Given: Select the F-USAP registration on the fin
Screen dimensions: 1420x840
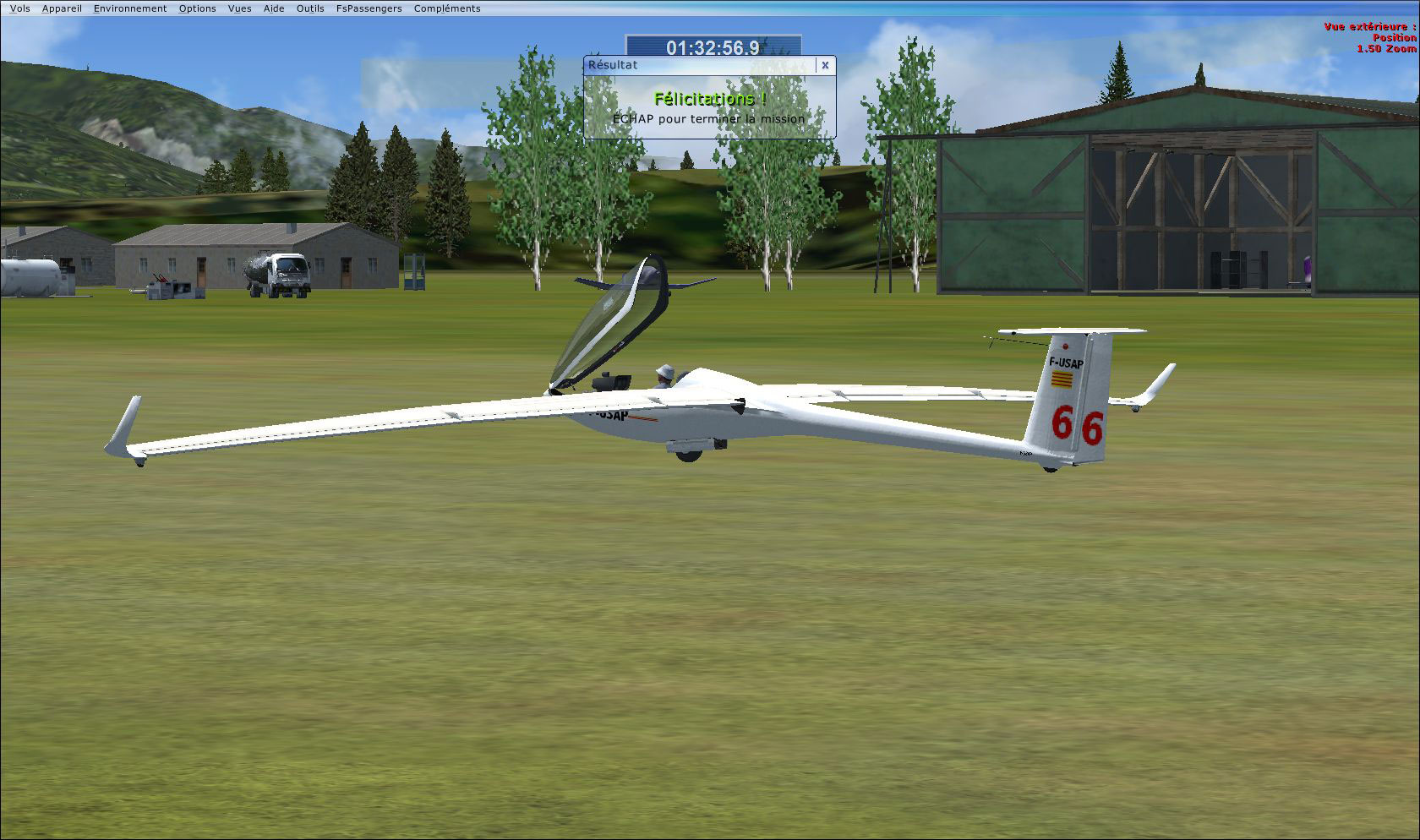Looking at the screenshot, I should pyautogui.click(x=1066, y=361).
